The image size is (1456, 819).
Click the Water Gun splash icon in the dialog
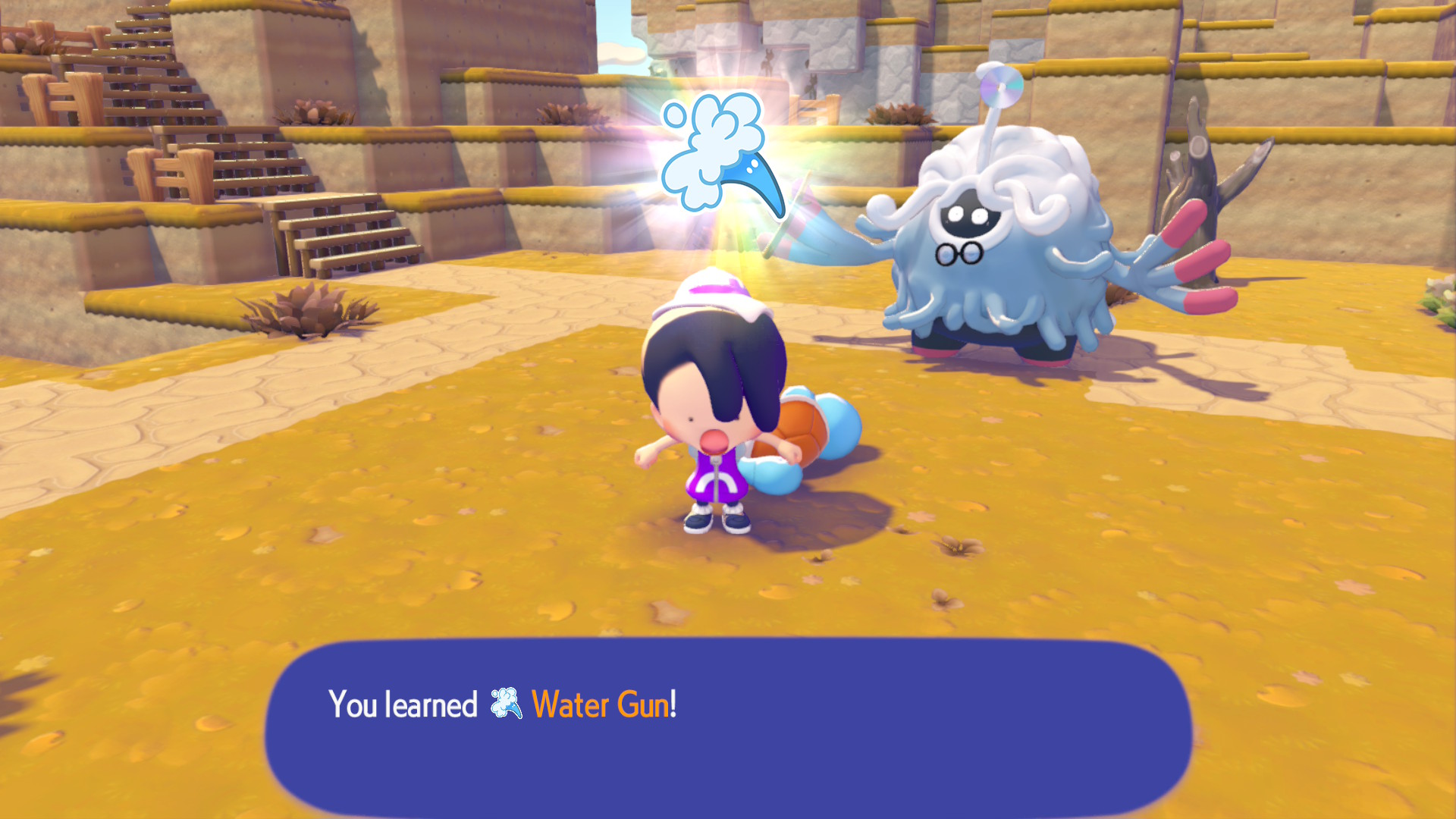tap(506, 707)
